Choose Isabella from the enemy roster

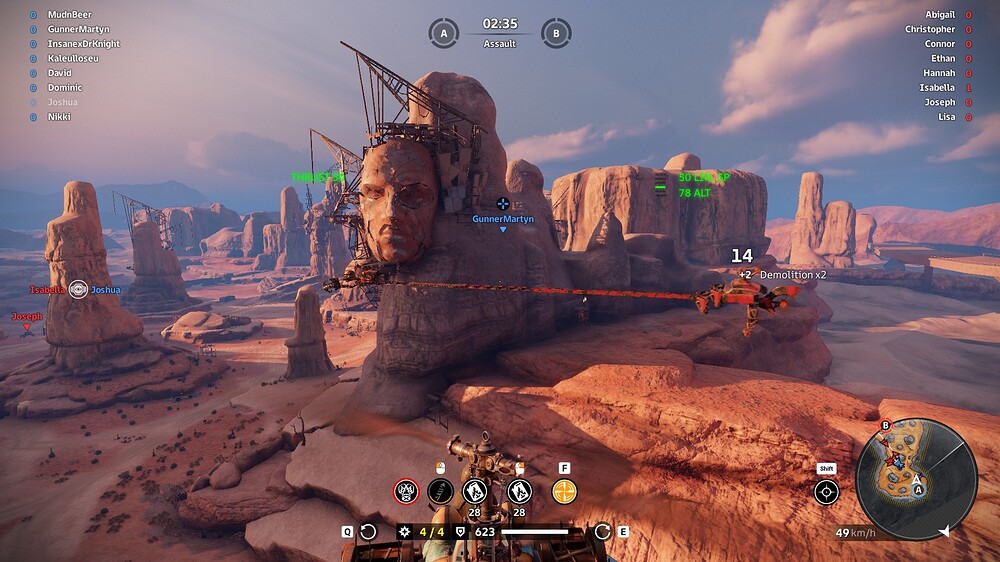click(937, 88)
